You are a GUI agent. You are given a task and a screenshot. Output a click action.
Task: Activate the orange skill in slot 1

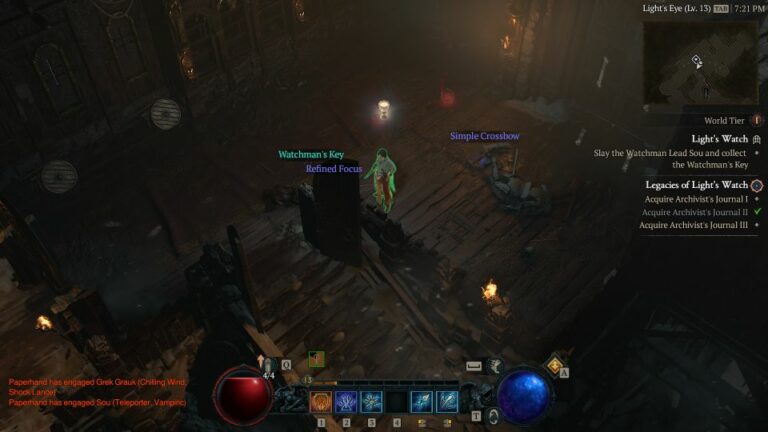point(322,402)
